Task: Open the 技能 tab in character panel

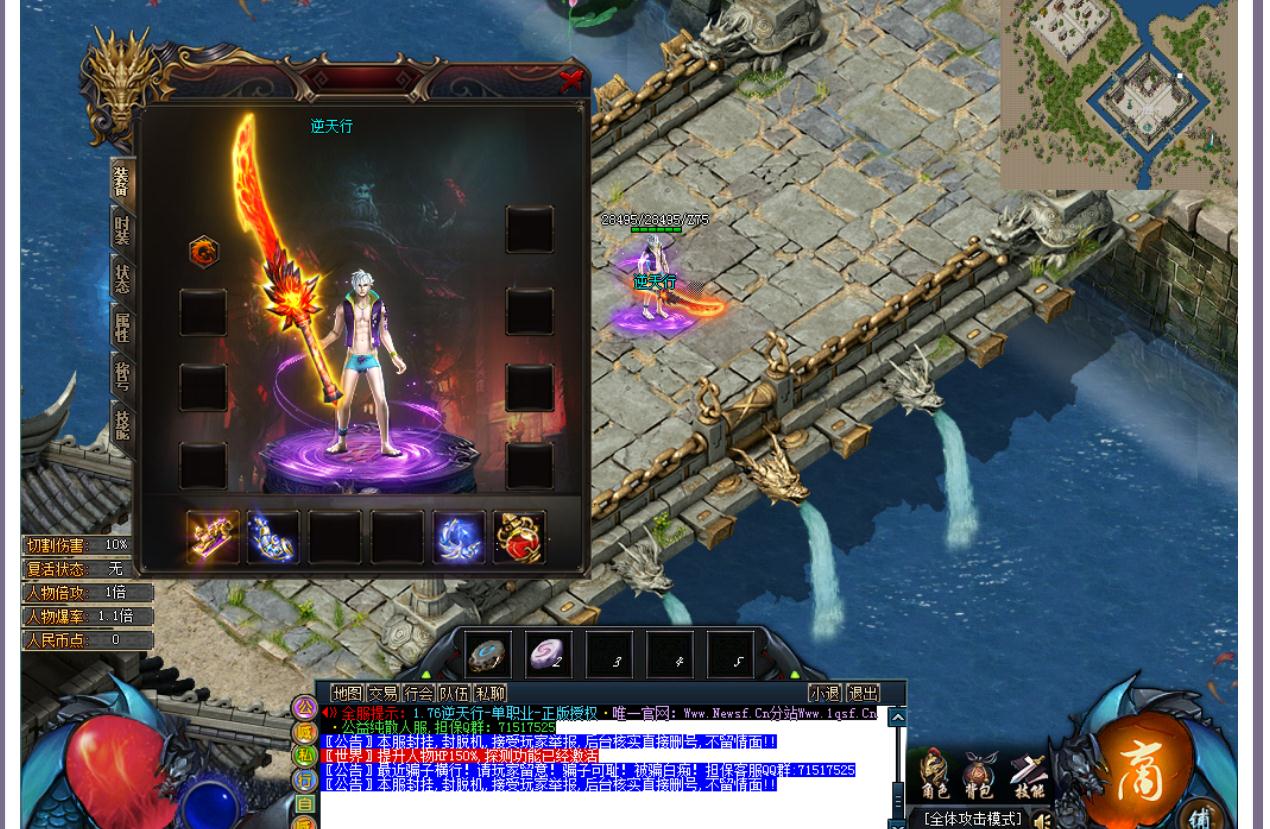Action: pyautogui.click(x=122, y=426)
